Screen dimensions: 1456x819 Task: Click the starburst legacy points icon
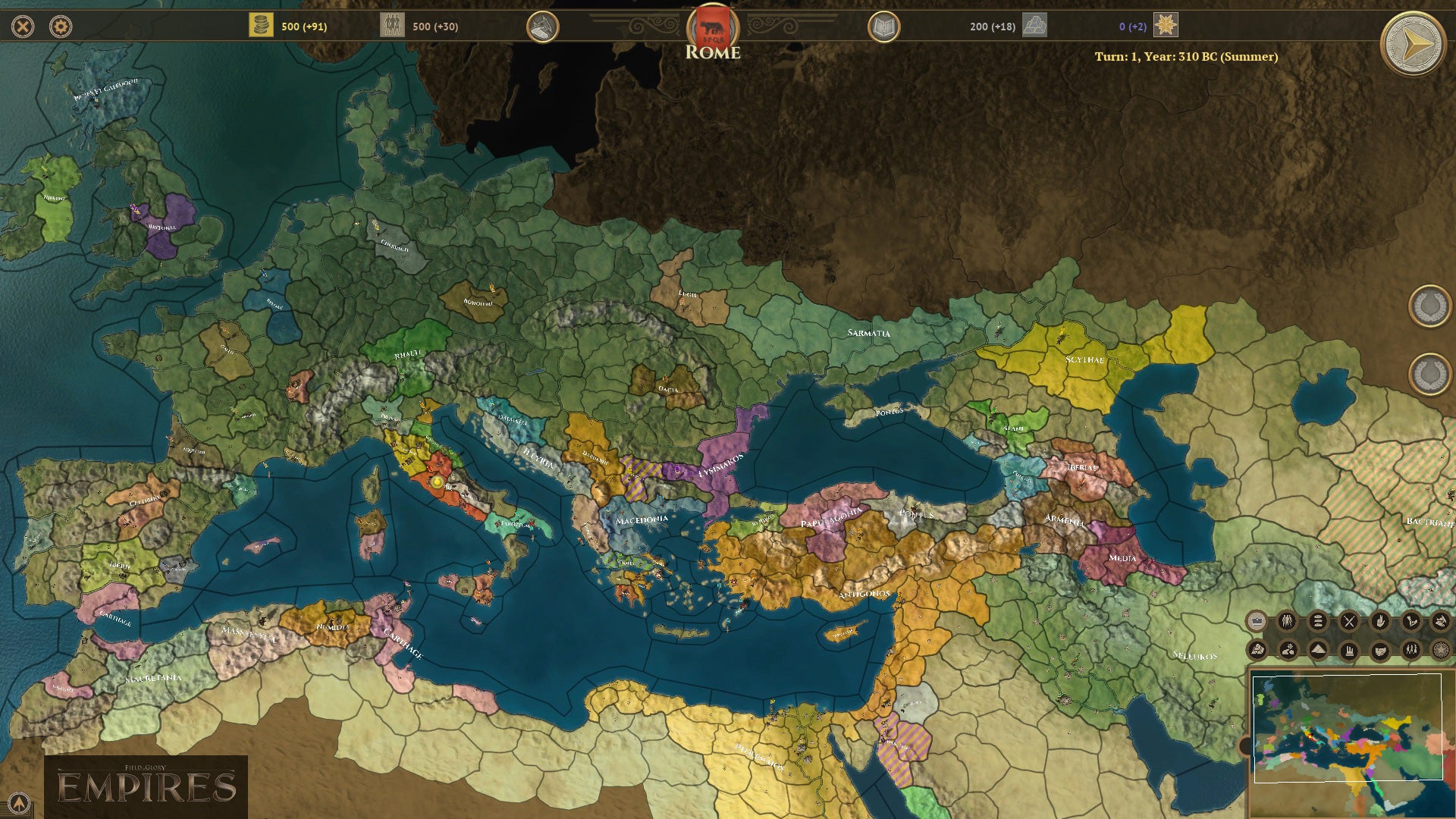(1166, 26)
